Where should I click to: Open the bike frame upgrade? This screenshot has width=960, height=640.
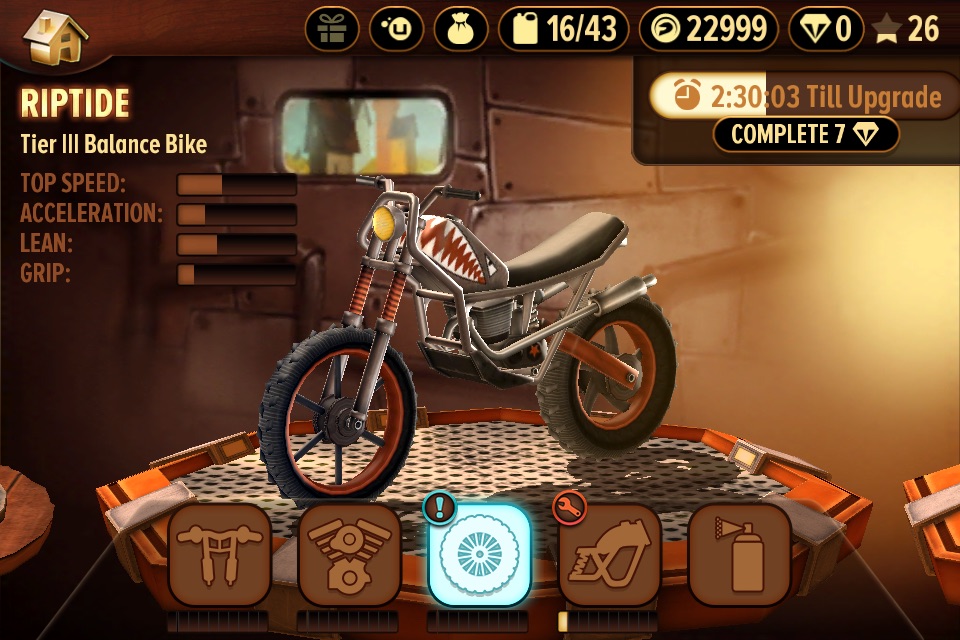coord(608,556)
